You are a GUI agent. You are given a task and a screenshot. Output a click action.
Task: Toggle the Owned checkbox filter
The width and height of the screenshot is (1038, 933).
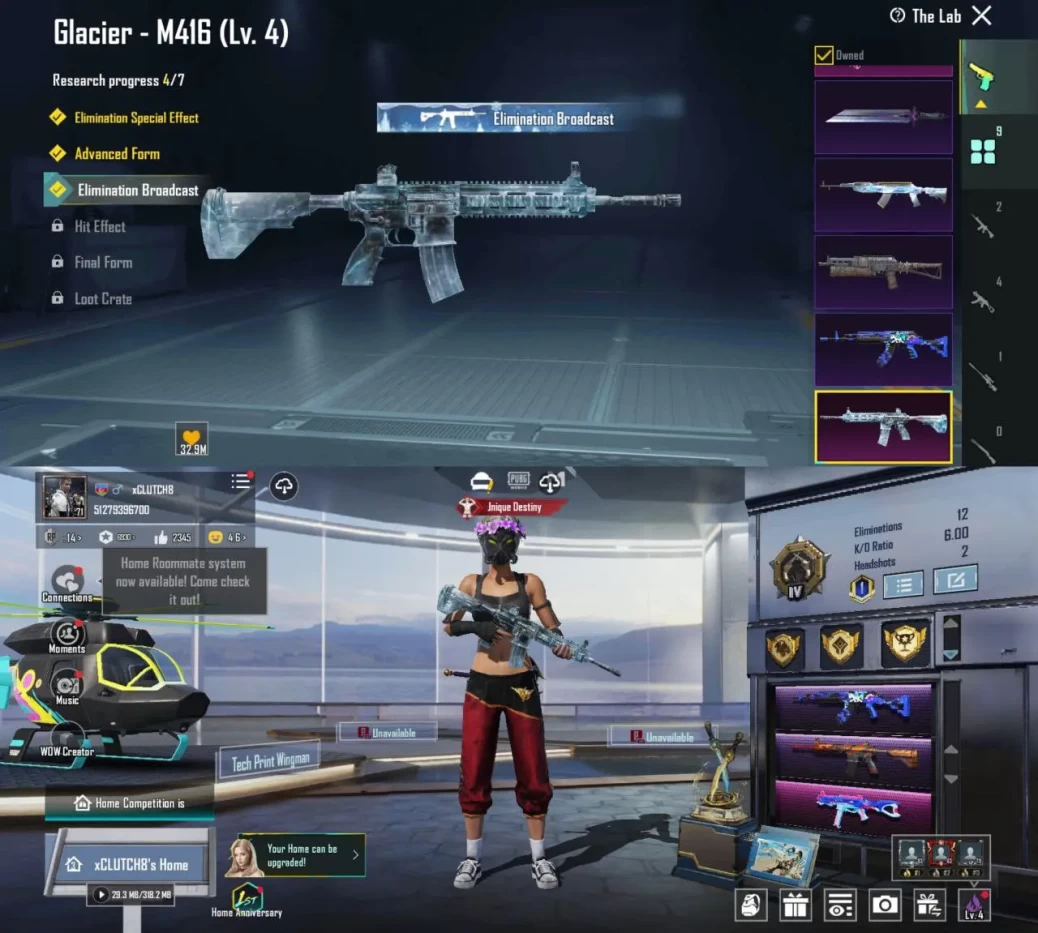tap(824, 55)
